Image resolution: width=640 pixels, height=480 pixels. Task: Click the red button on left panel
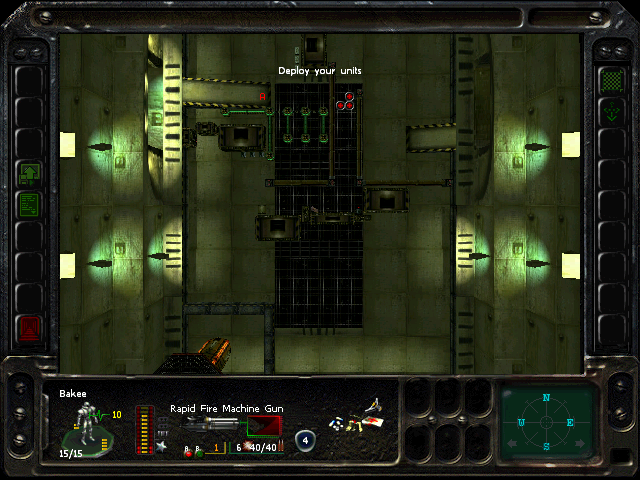click(29, 326)
